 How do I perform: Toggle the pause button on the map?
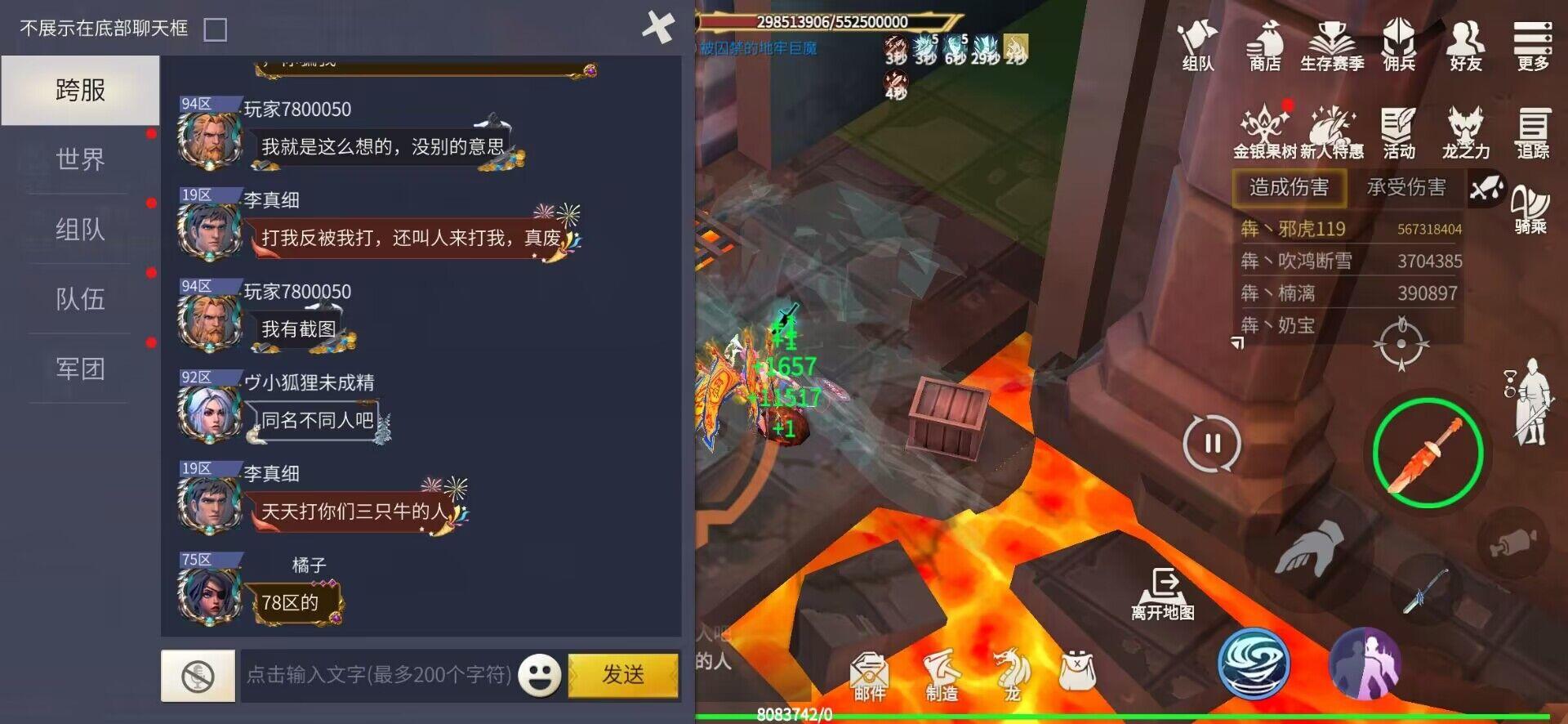(1212, 442)
